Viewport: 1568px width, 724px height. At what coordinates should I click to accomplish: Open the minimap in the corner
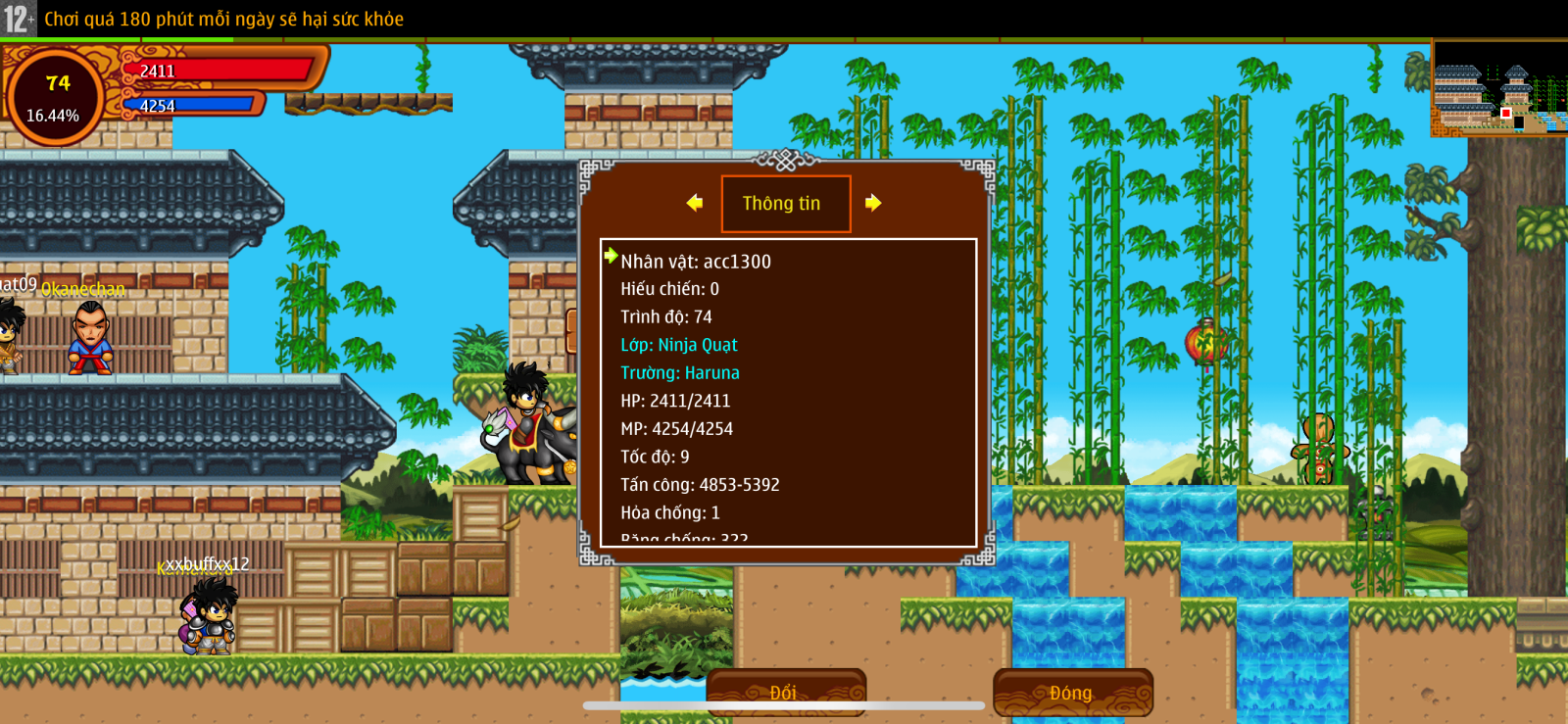(1498, 89)
